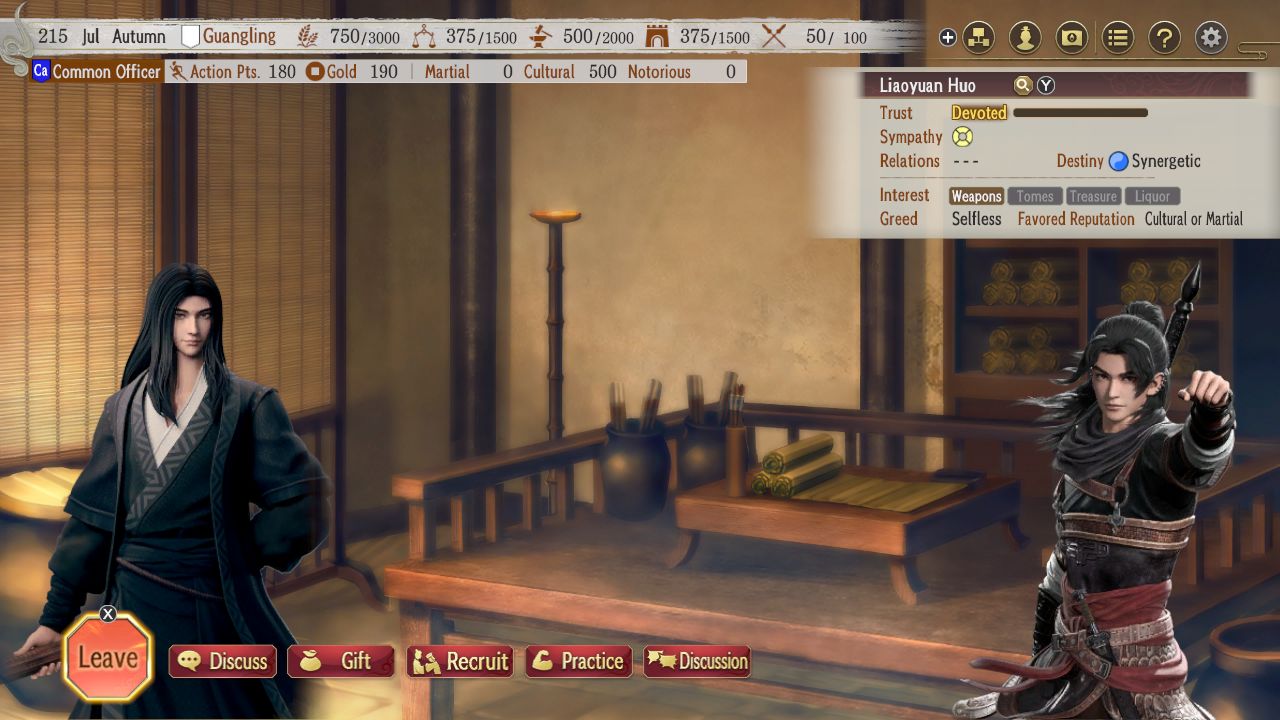Click the Devoted trust gauge bar
This screenshot has height=720, width=1280.
pos(1080,113)
